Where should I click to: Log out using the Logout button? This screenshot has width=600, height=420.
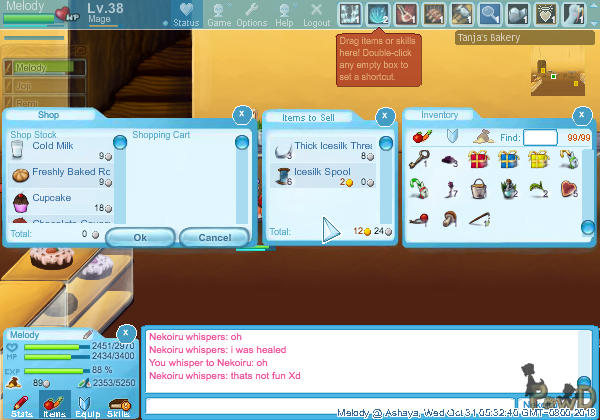coord(316,14)
